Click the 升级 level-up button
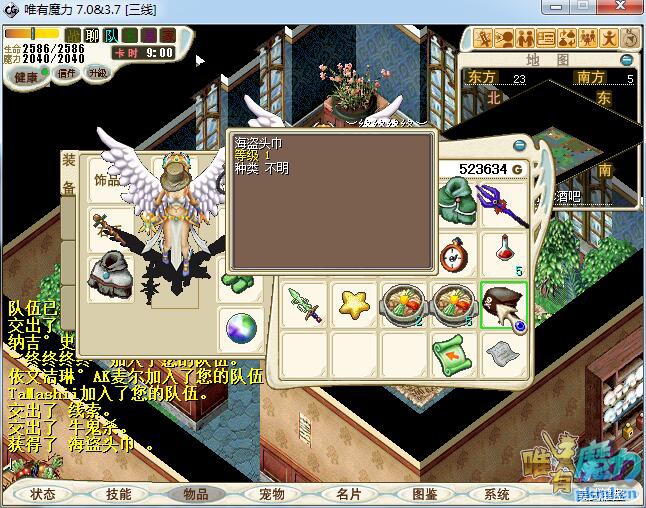The height and width of the screenshot is (508, 646). pyautogui.click(x=97, y=73)
